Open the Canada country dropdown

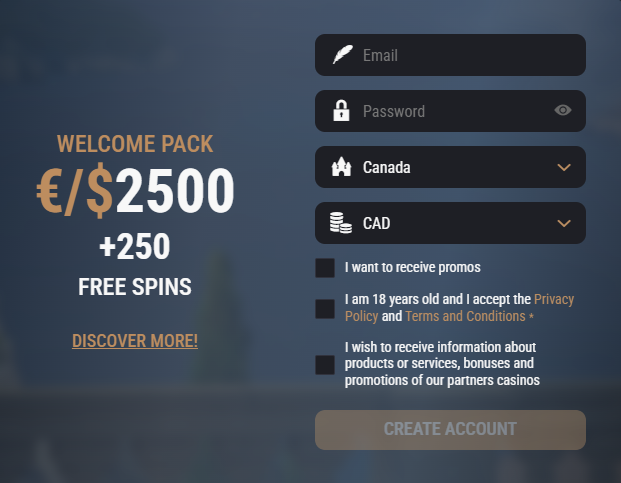point(450,167)
